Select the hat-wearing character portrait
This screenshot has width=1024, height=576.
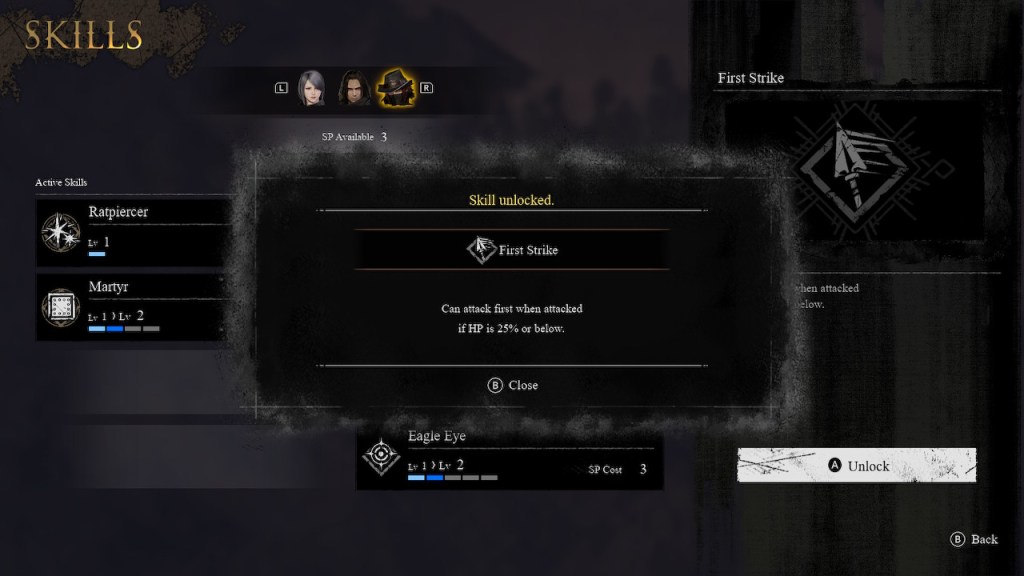[x=396, y=88]
